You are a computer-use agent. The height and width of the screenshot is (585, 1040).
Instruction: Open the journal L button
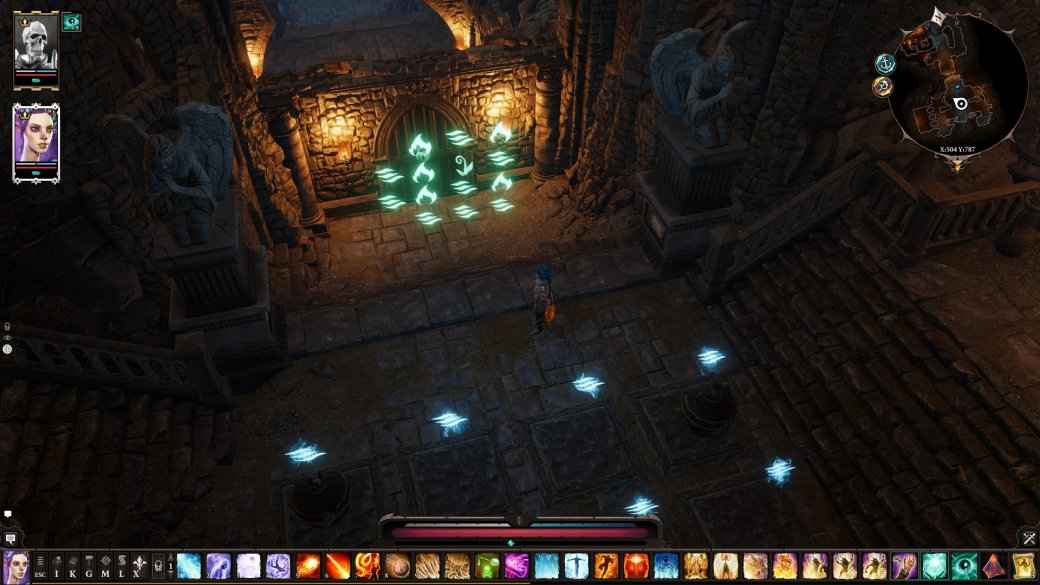121,568
